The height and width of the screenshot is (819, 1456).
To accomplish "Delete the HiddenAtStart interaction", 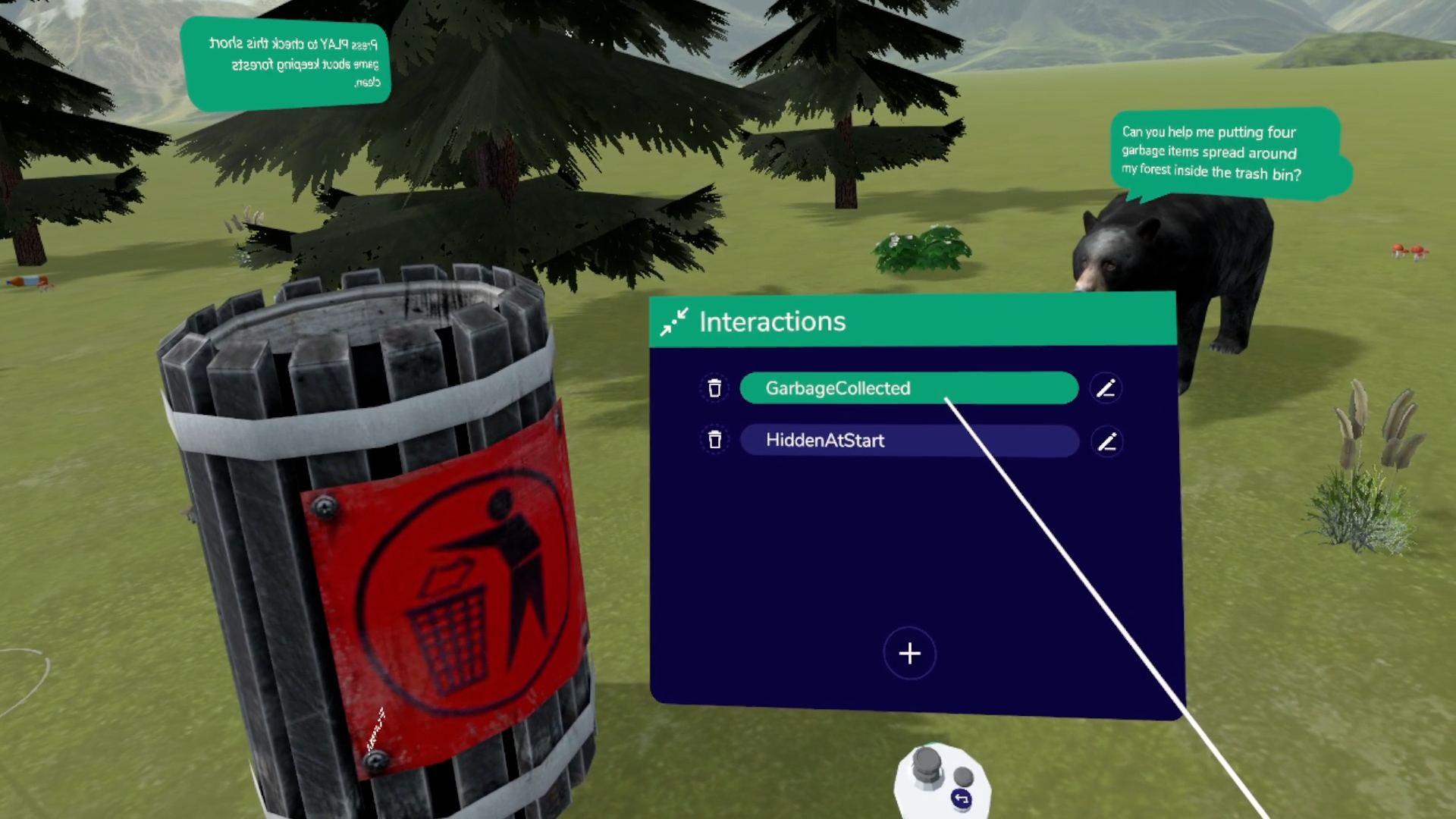I will tap(714, 440).
